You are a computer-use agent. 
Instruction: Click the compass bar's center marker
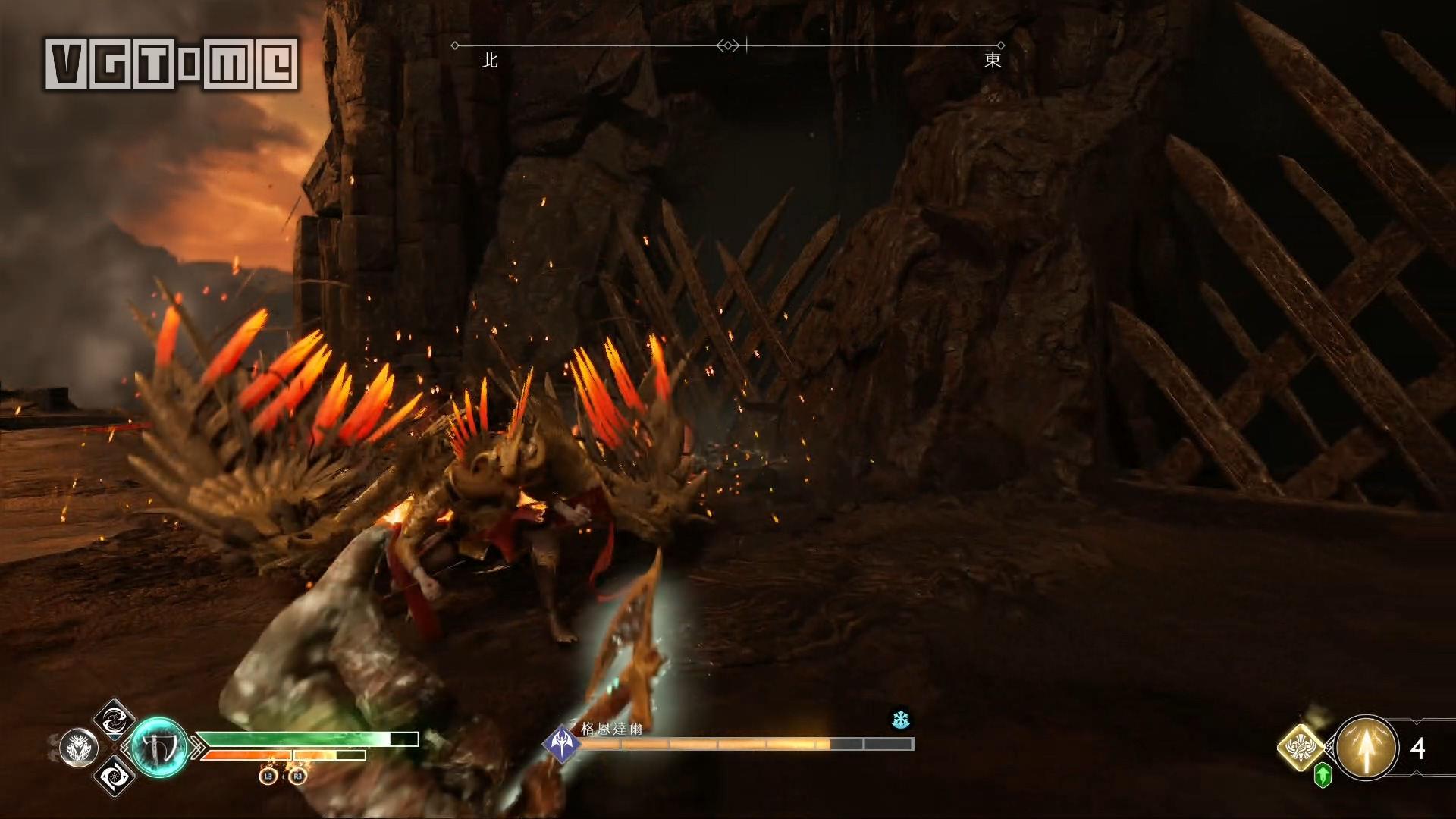[x=728, y=46]
